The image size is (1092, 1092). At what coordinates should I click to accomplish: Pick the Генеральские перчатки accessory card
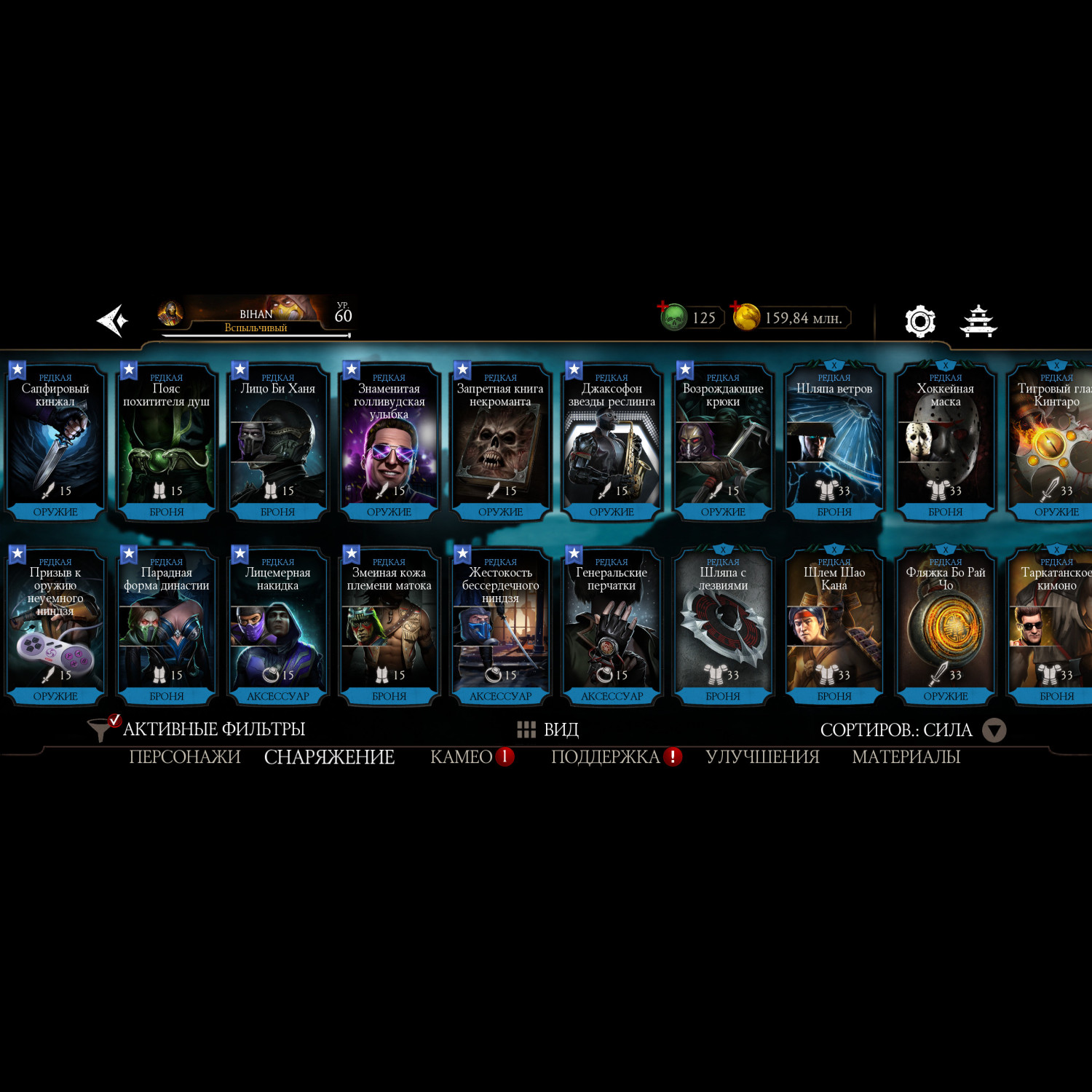point(612,626)
